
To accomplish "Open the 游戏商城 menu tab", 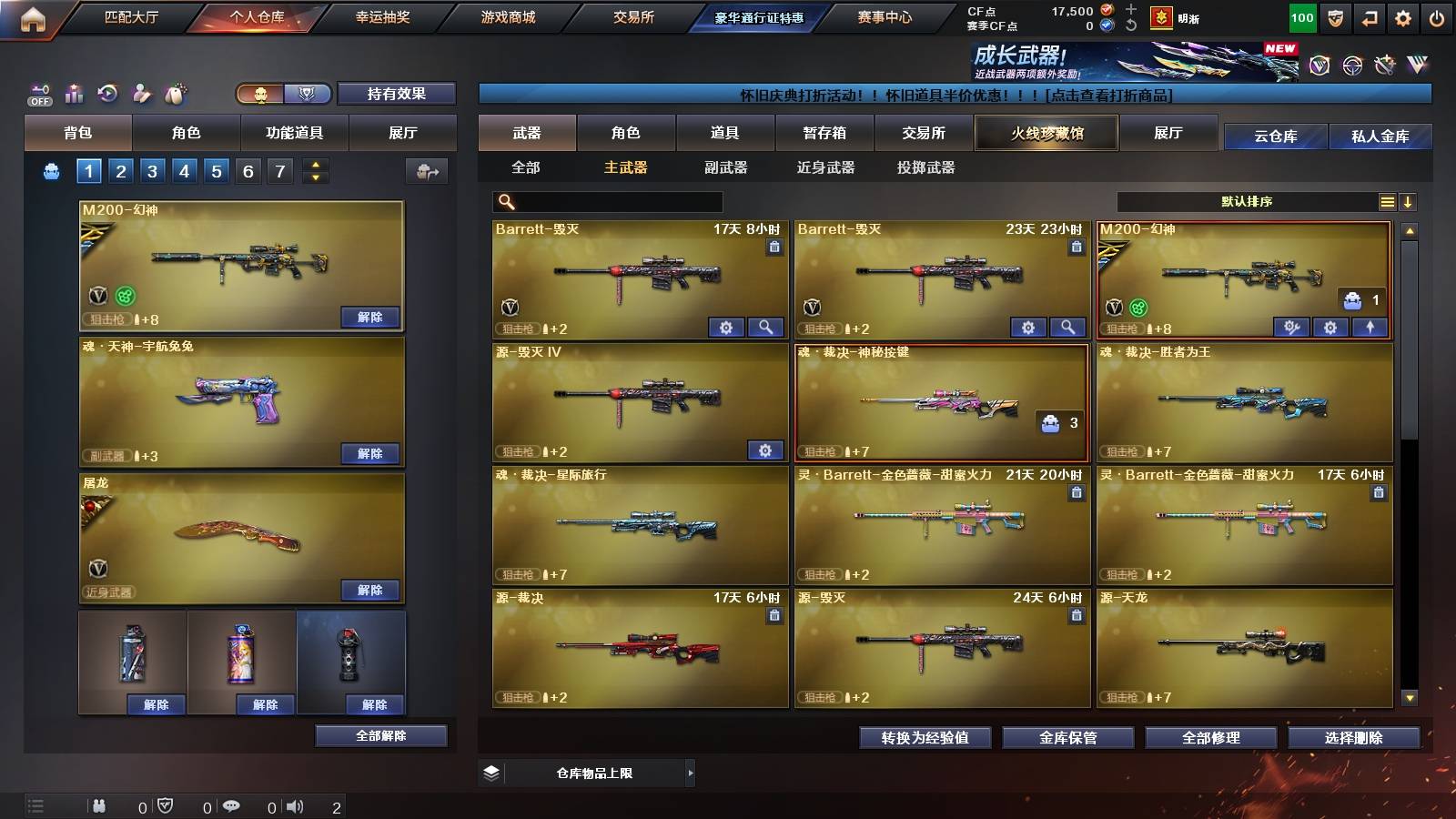I will coord(506,15).
